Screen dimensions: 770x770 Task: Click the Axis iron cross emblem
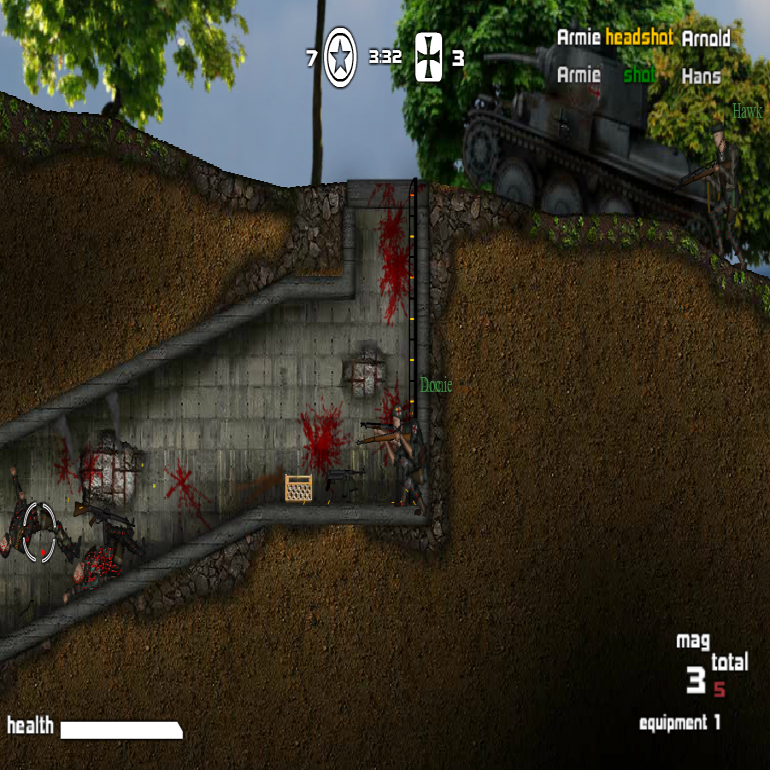[x=428, y=58]
